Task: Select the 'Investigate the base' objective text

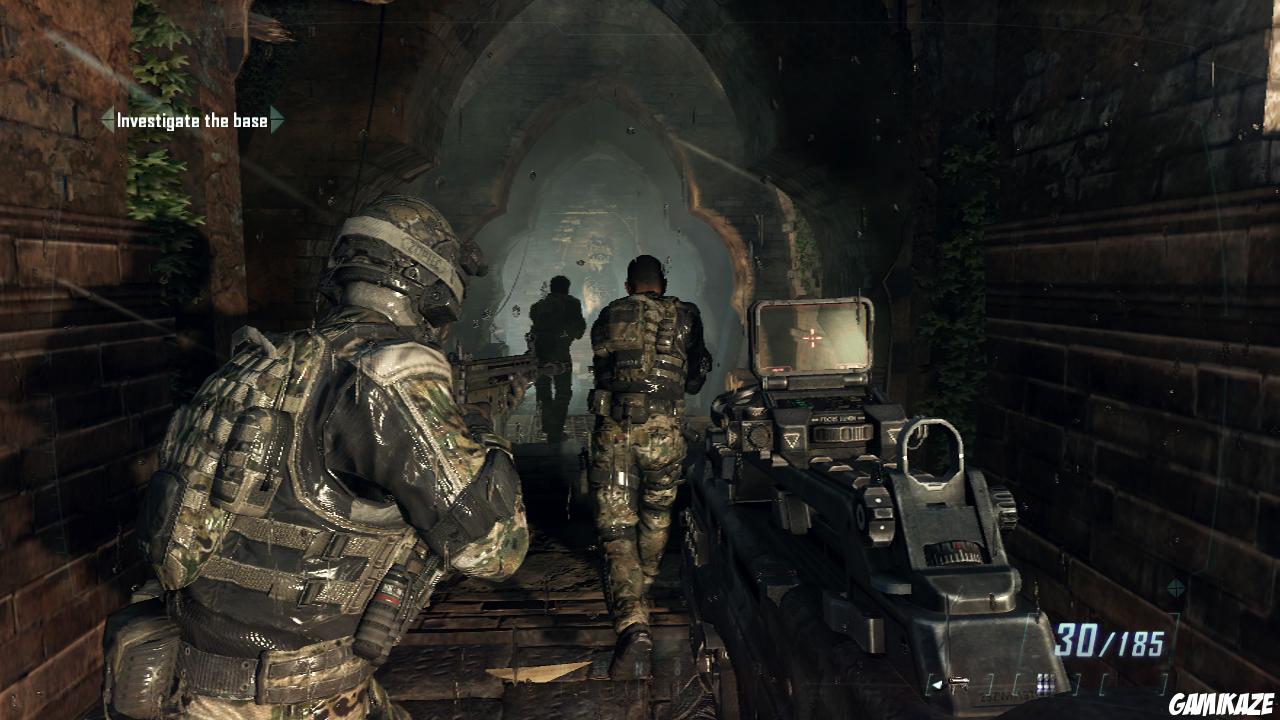Action: click(x=192, y=120)
